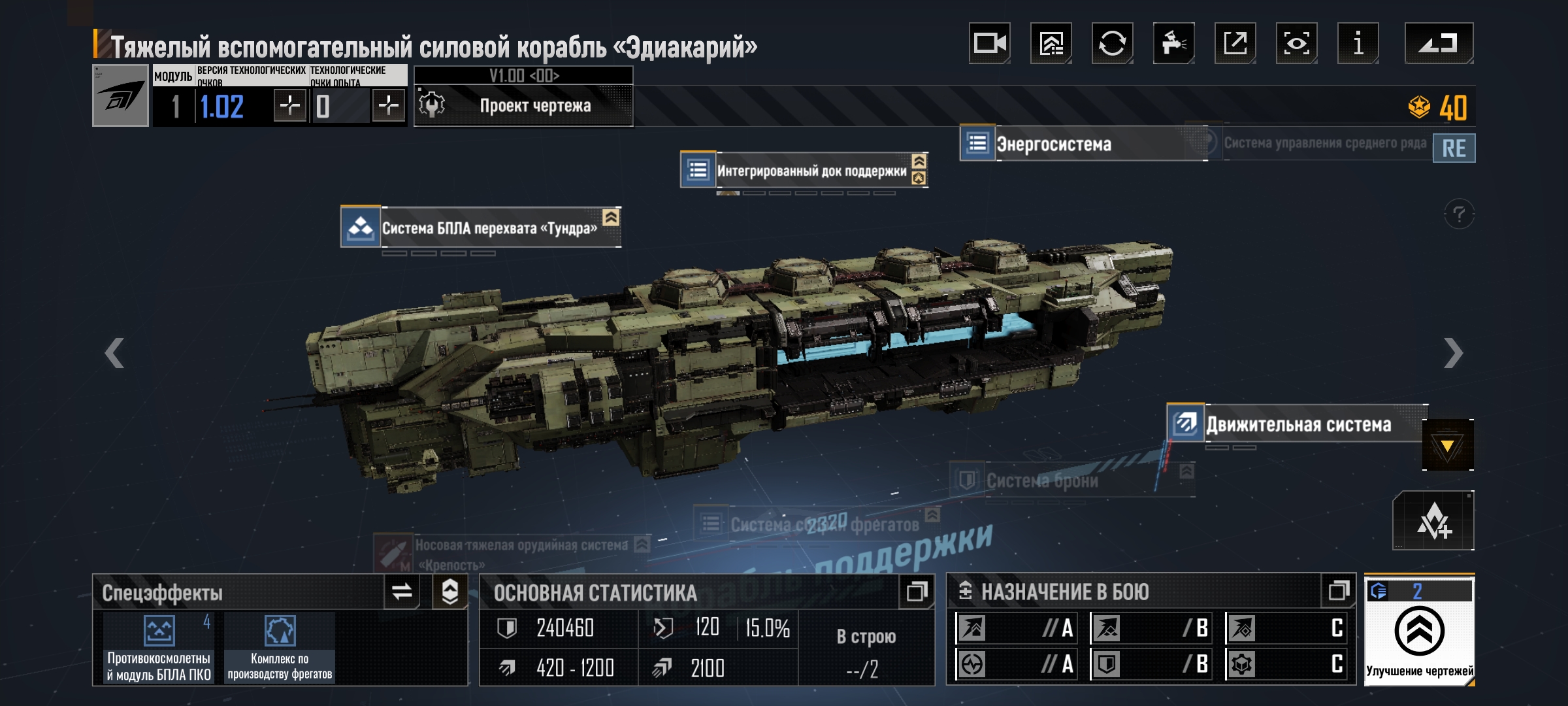This screenshot has width=1568, height=706.
Task: Show the previous ship with left arrow
Action: (114, 353)
